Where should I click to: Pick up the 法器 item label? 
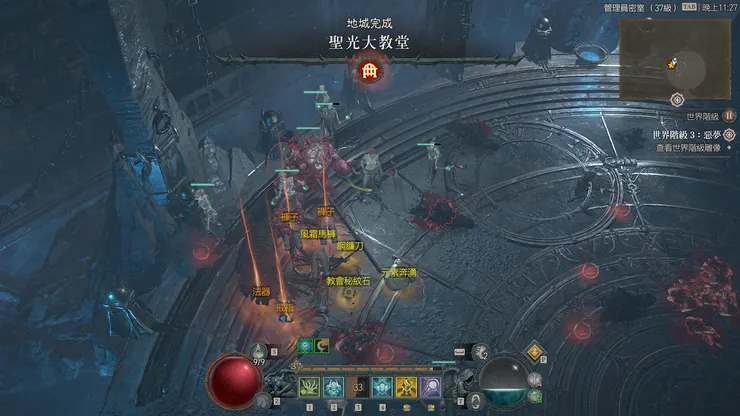tap(261, 291)
